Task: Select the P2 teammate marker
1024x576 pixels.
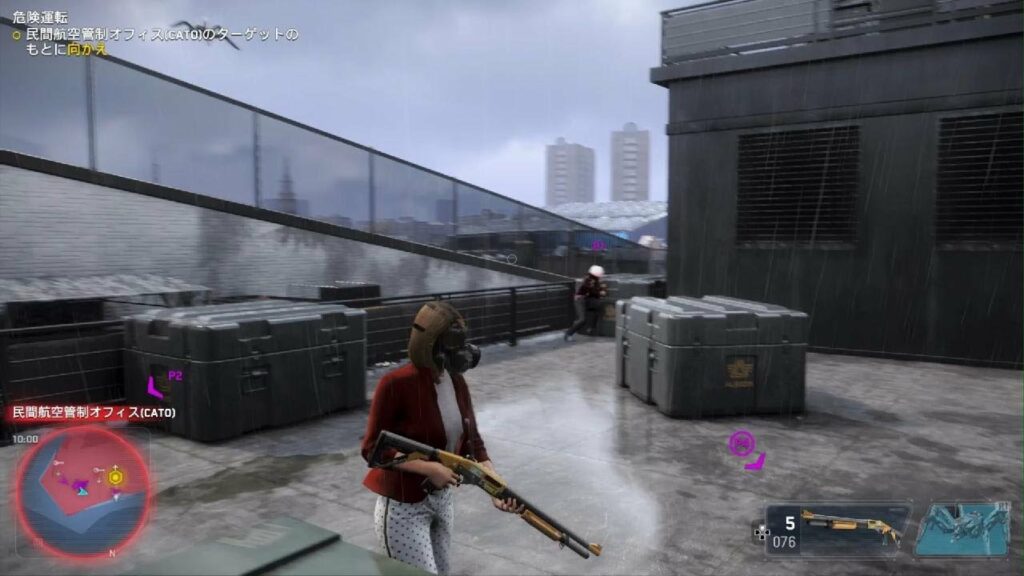Action: pyautogui.click(x=156, y=385)
